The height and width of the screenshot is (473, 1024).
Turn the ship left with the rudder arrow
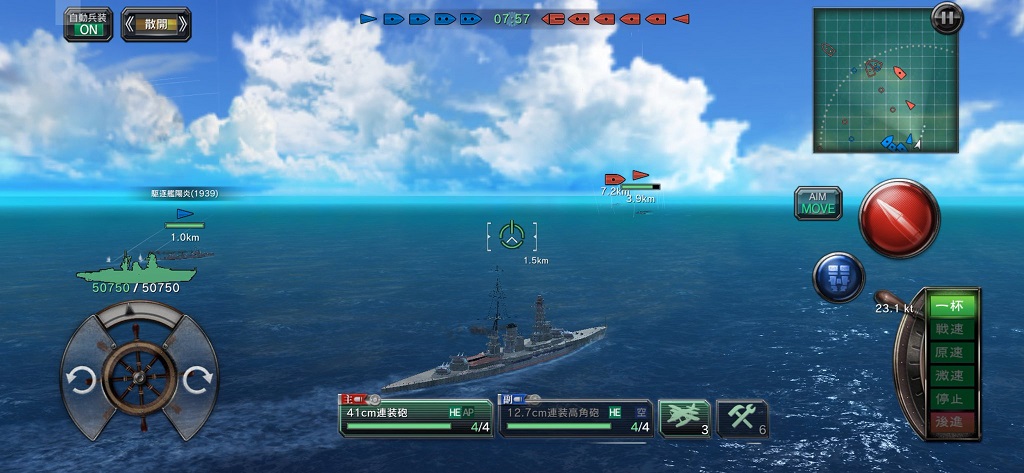pyautogui.click(x=80, y=378)
